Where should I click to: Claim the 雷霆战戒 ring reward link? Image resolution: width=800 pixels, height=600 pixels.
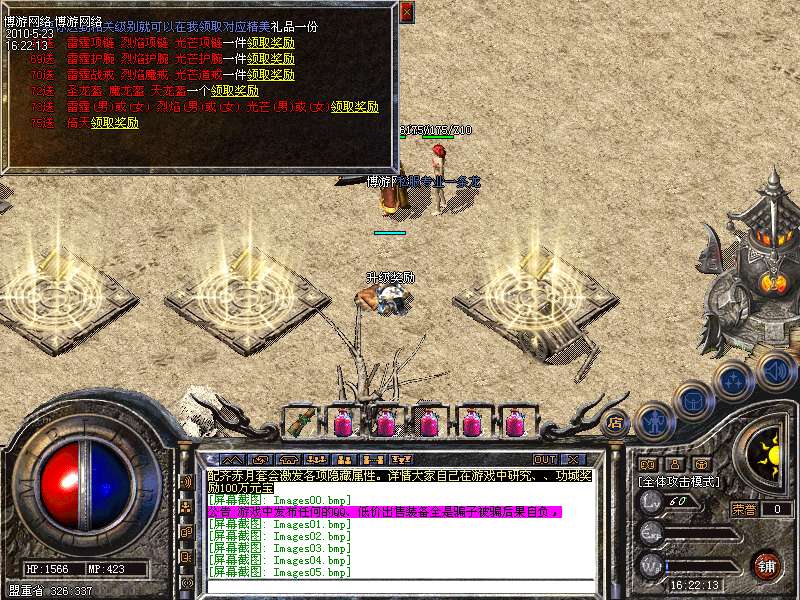pos(271,74)
